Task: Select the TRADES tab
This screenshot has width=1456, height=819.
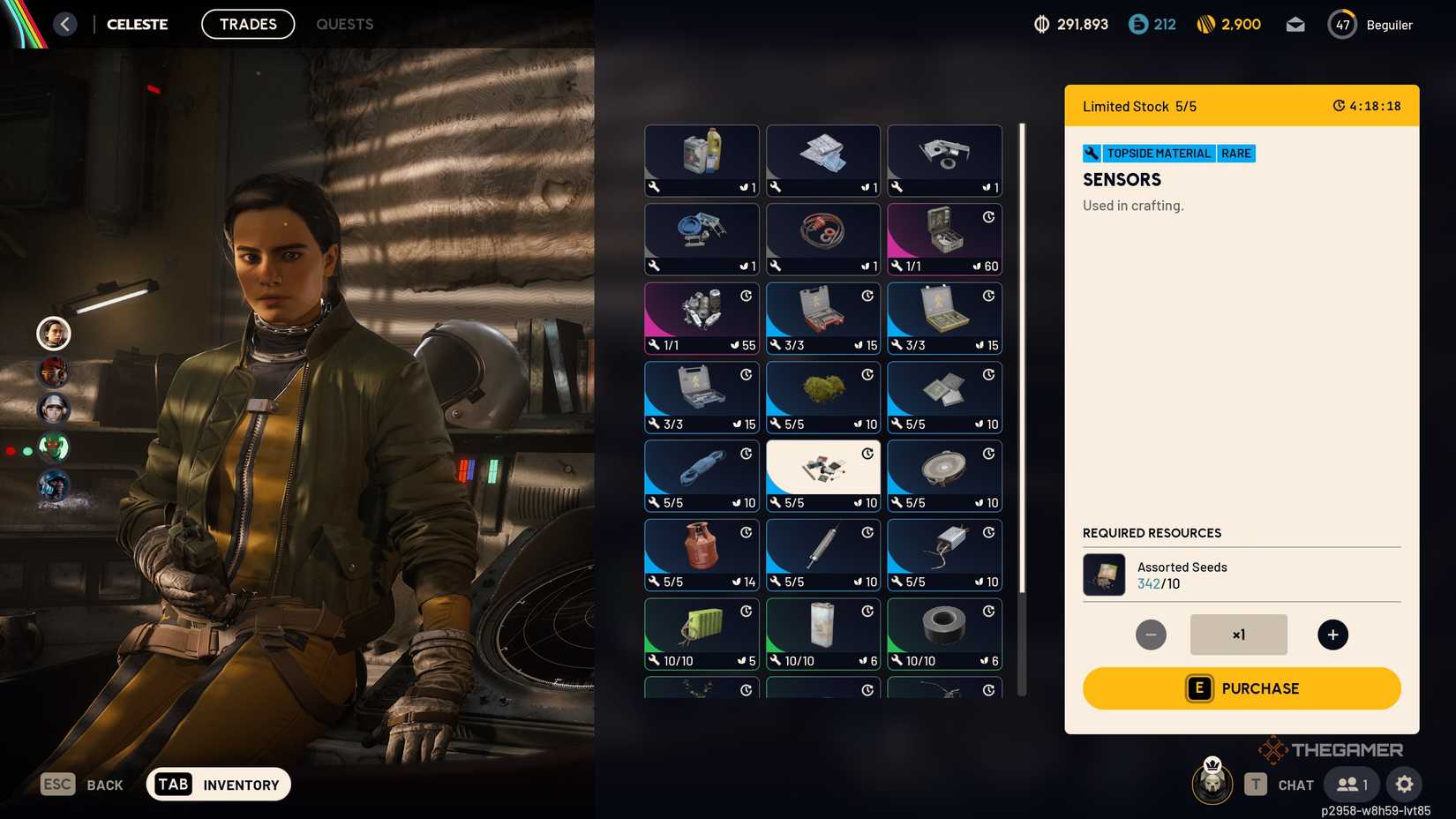Action: [x=248, y=24]
